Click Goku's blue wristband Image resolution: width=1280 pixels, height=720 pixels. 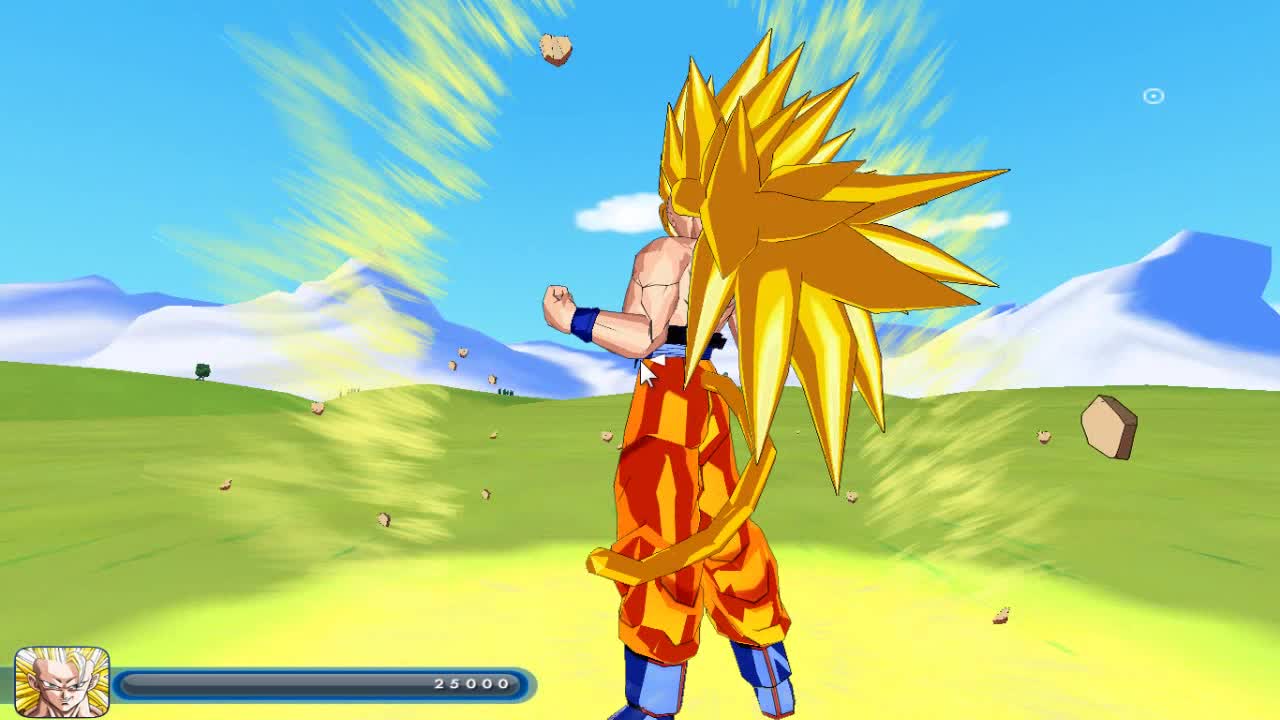click(x=586, y=323)
